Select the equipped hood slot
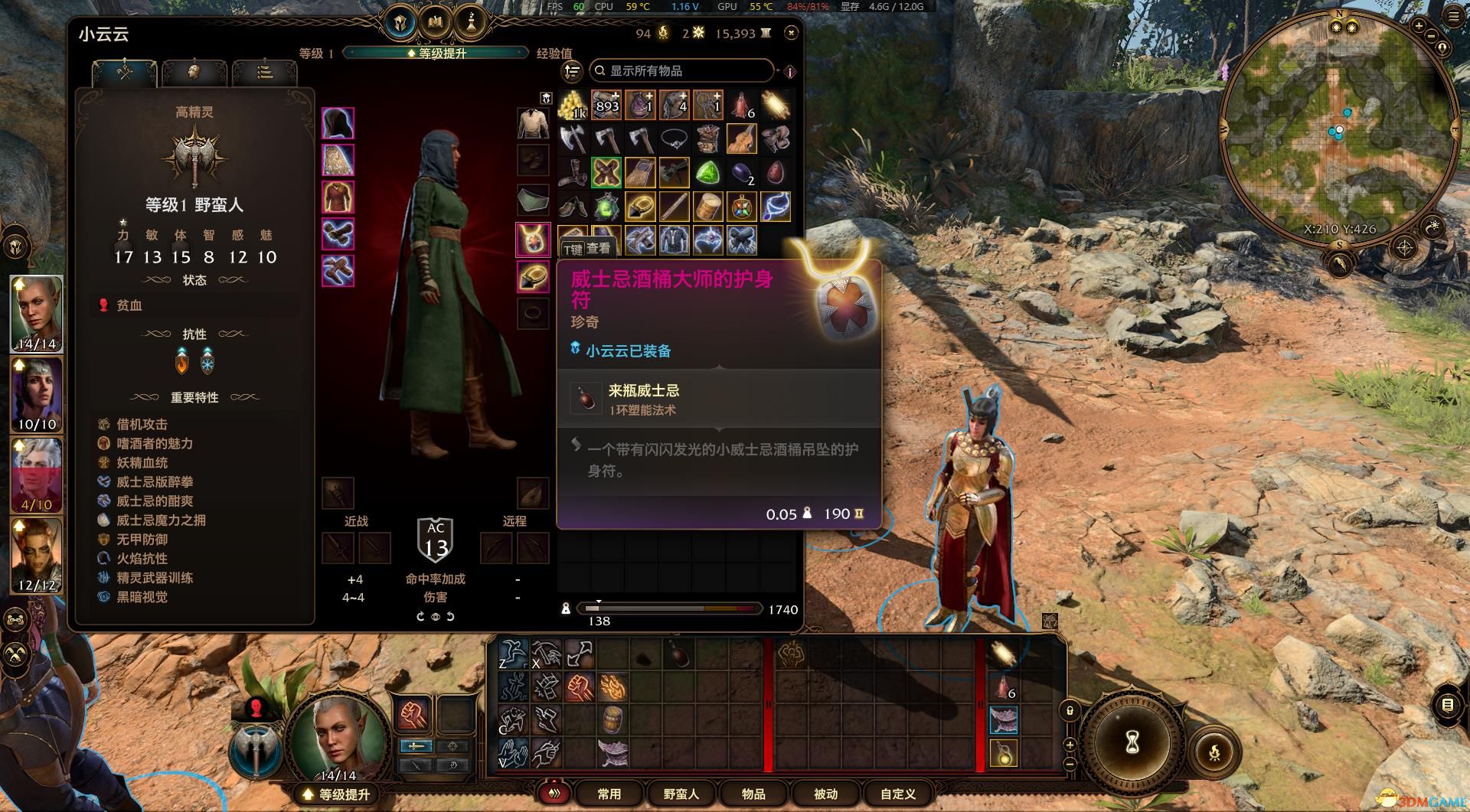 pos(338,123)
